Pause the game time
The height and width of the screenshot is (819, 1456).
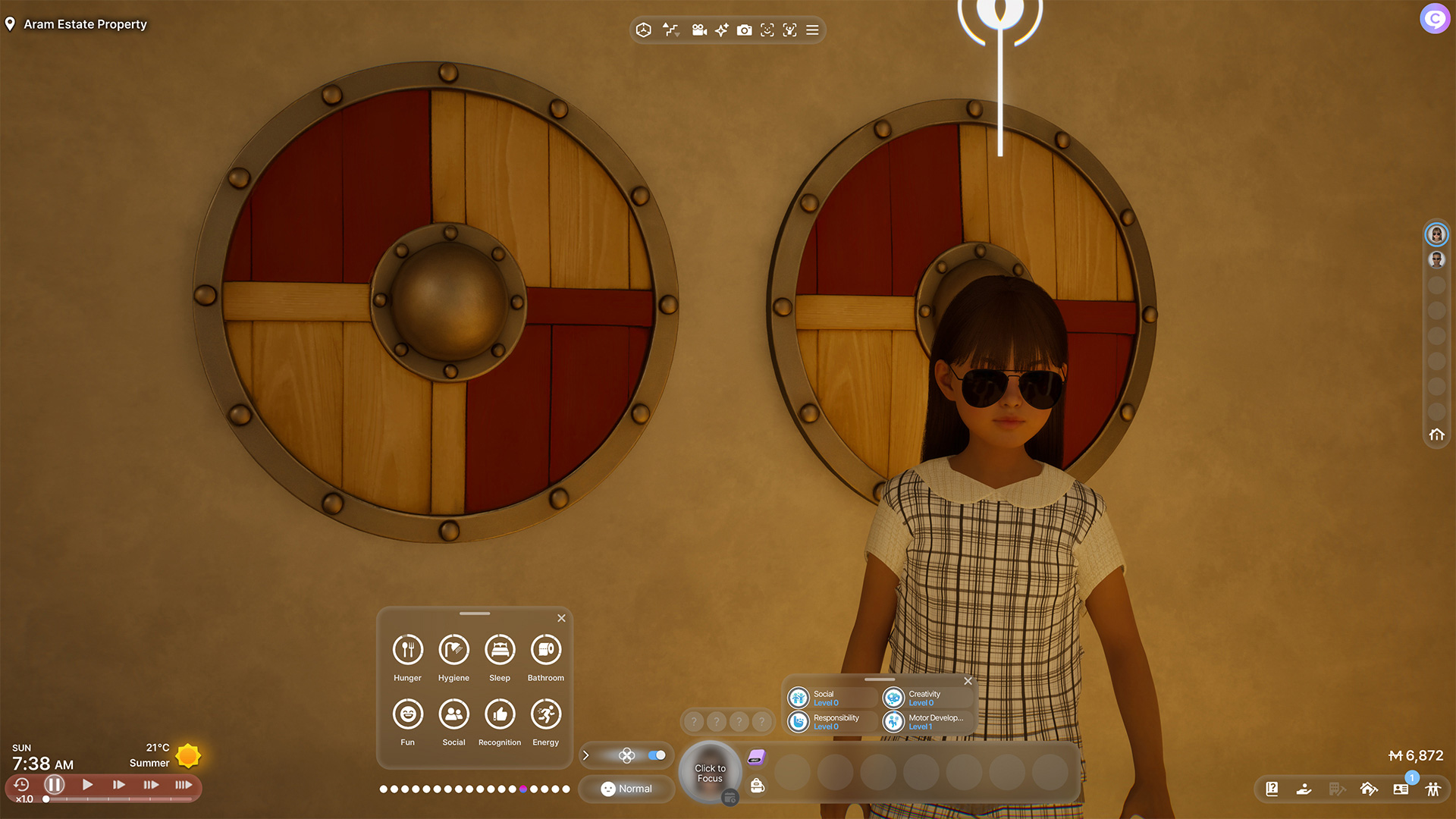54,785
